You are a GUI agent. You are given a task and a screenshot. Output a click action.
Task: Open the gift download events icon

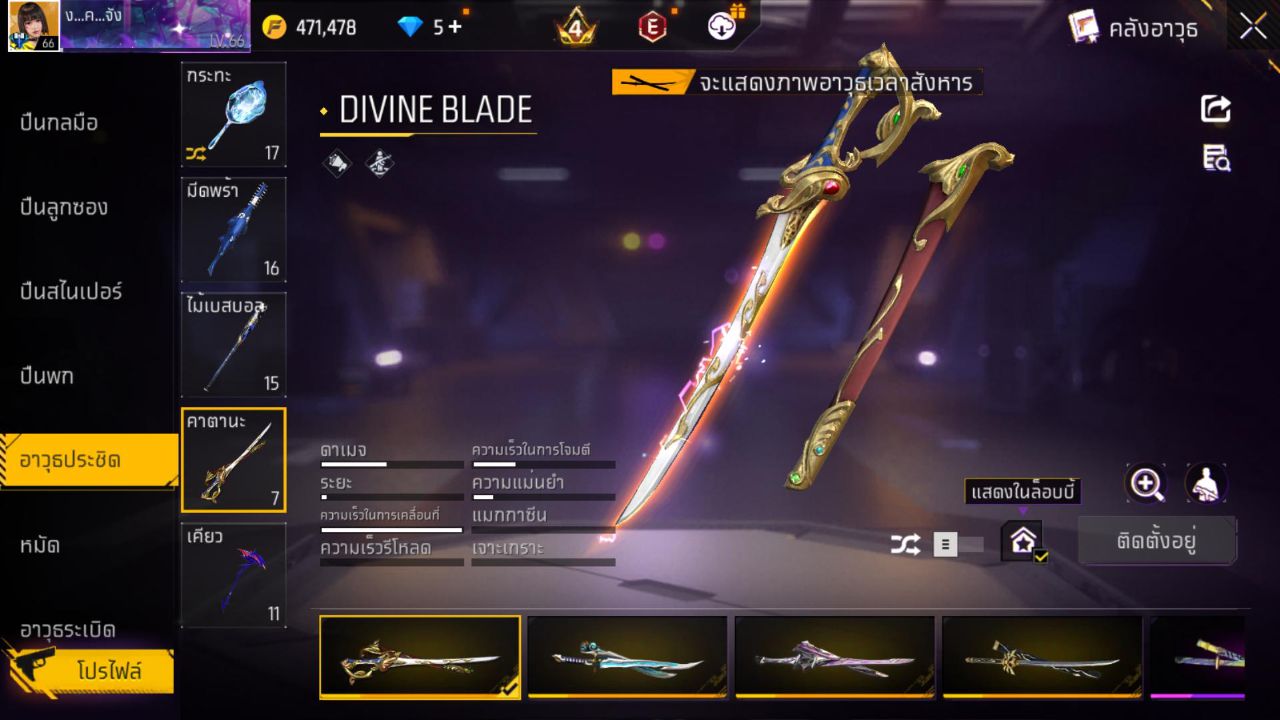click(x=720, y=27)
